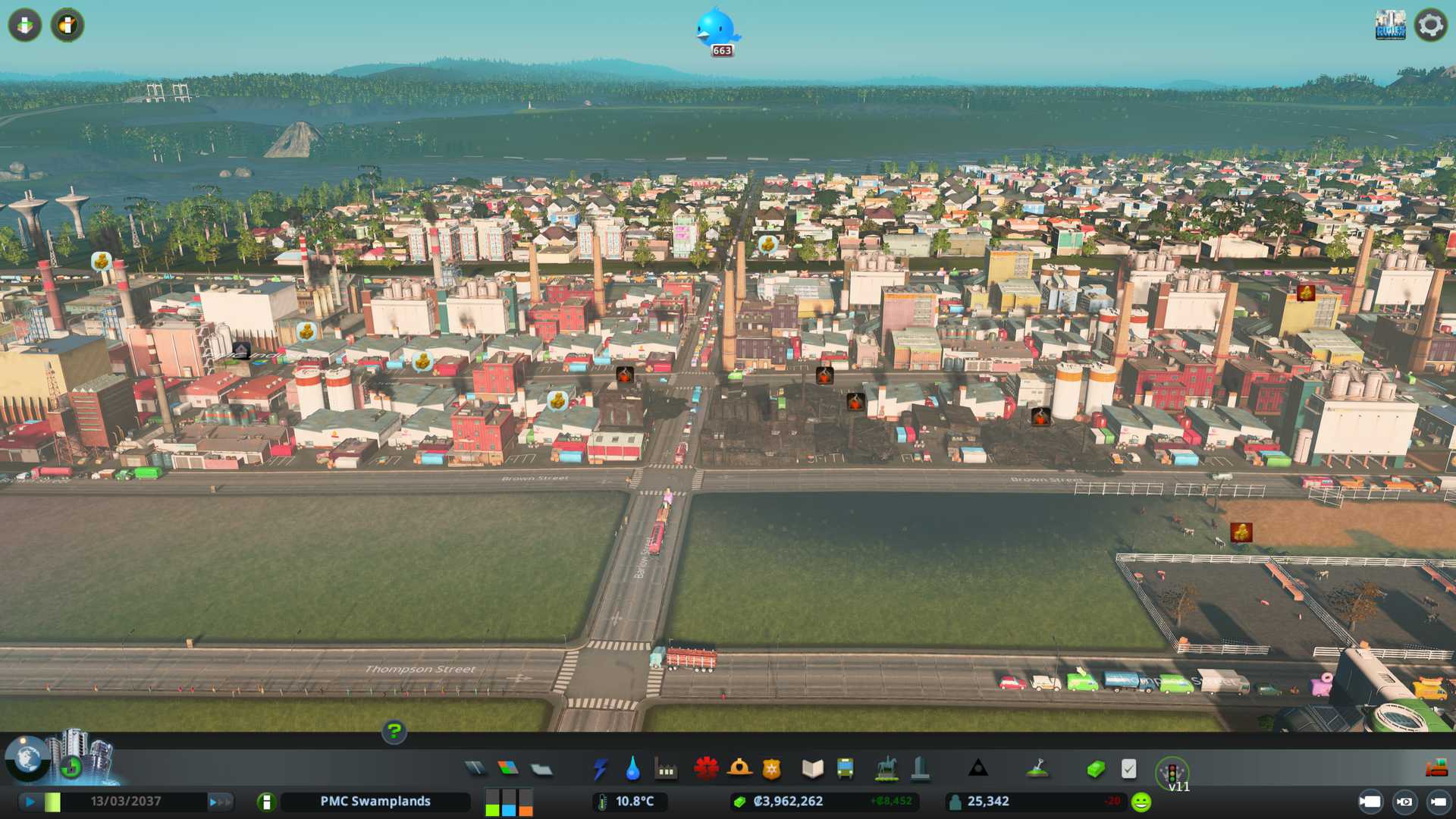Activate the Bulldozer tool

[x=1436, y=769]
